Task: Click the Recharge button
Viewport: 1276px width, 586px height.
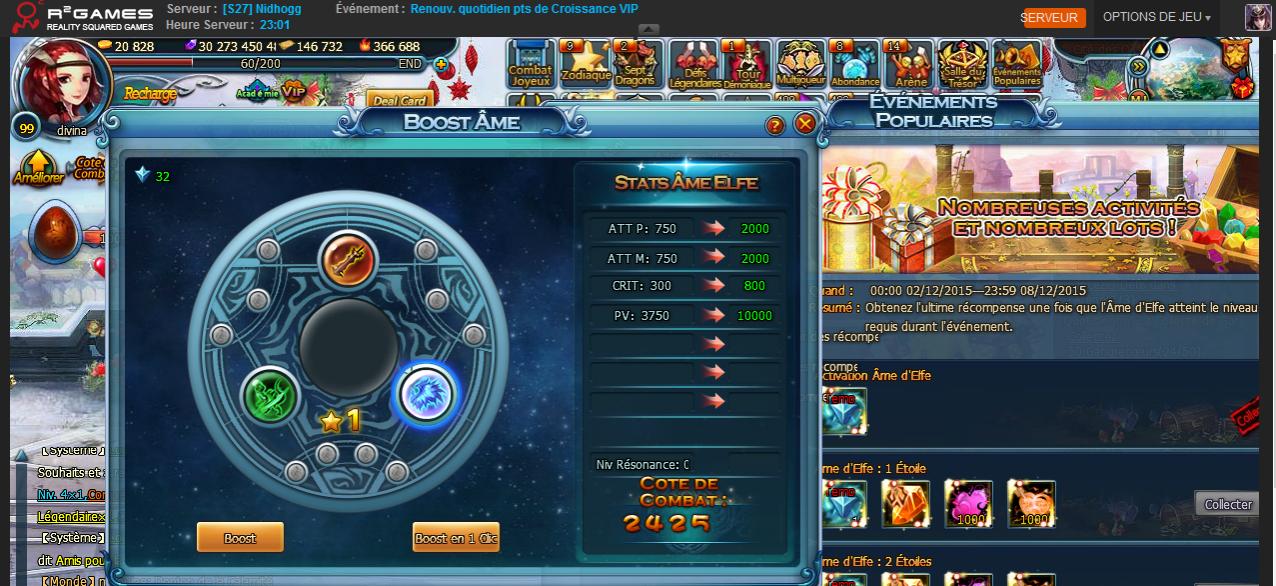Action: 150,93
